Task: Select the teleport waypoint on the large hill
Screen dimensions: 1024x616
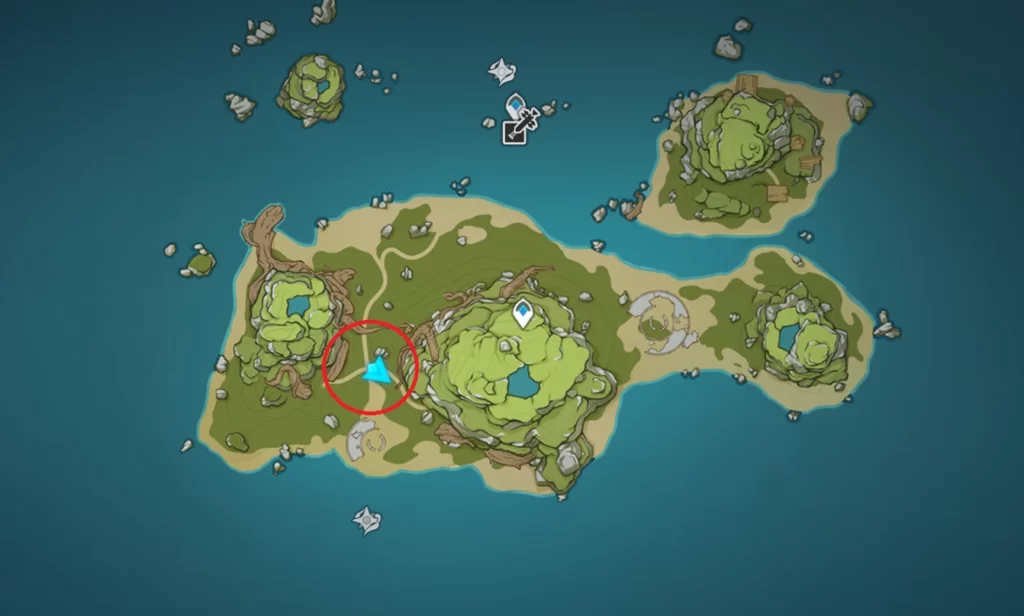Action: tap(522, 314)
